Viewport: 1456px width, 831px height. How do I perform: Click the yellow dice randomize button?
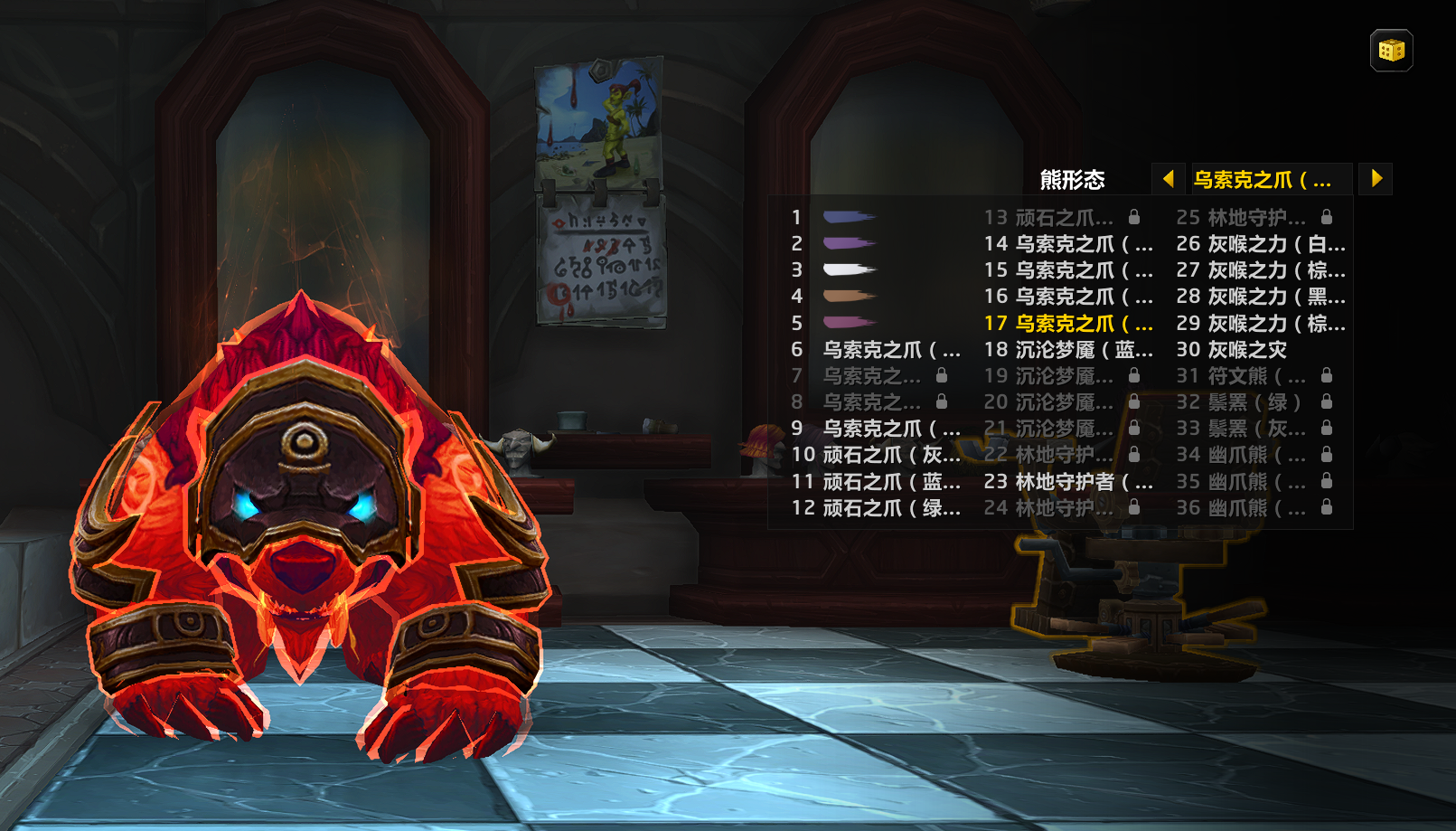pyautogui.click(x=1391, y=51)
